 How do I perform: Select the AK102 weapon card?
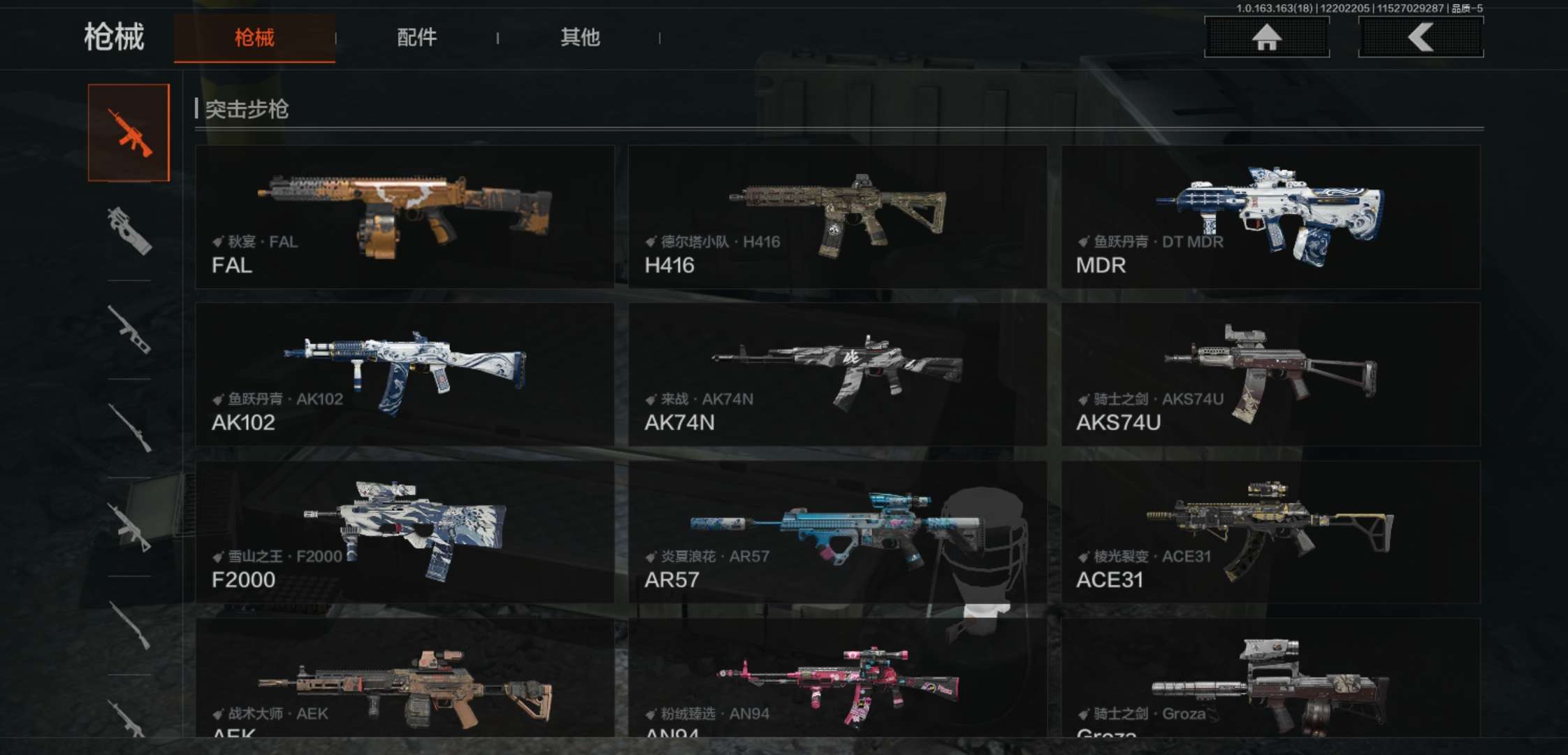click(405, 374)
